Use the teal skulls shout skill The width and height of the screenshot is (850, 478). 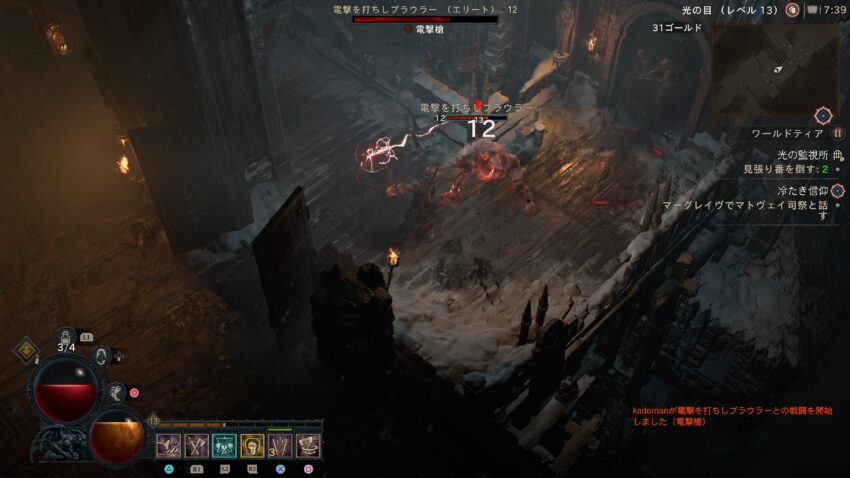click(224, 445)
